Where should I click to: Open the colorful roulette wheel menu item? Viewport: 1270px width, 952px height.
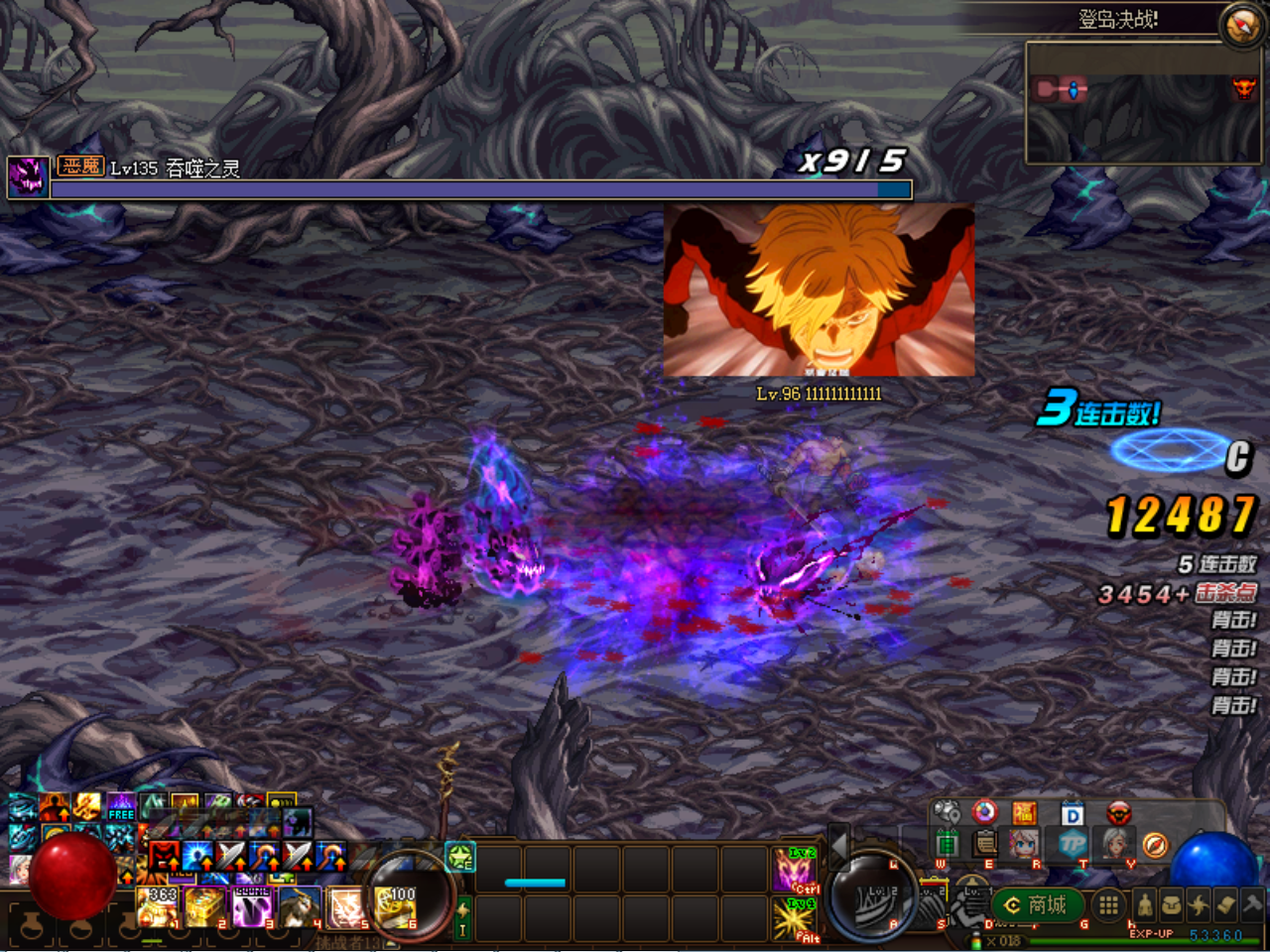pyautogui.click(x=984, y=812)
